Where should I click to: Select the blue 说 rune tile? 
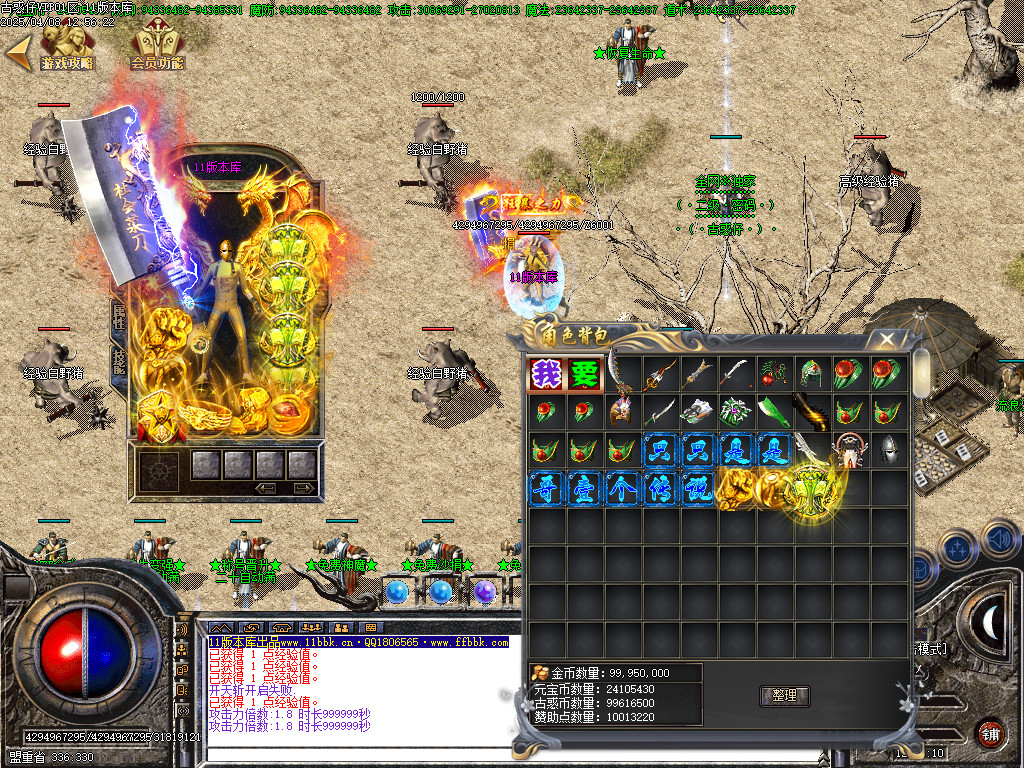coord(698,489)
